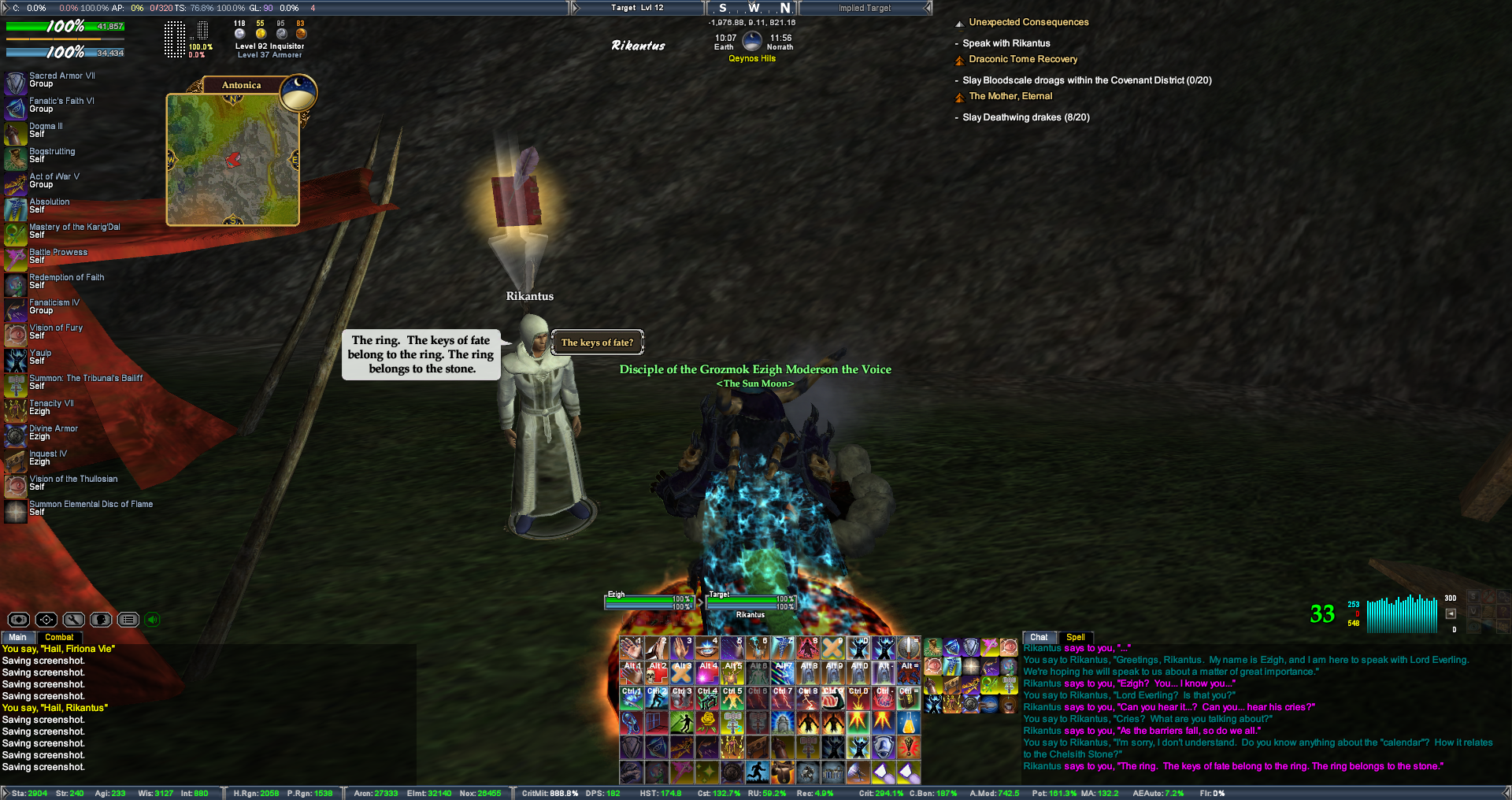Switch to the Combat chat tab
This screenshot has height=800, width=1512.
pos(59,637)
